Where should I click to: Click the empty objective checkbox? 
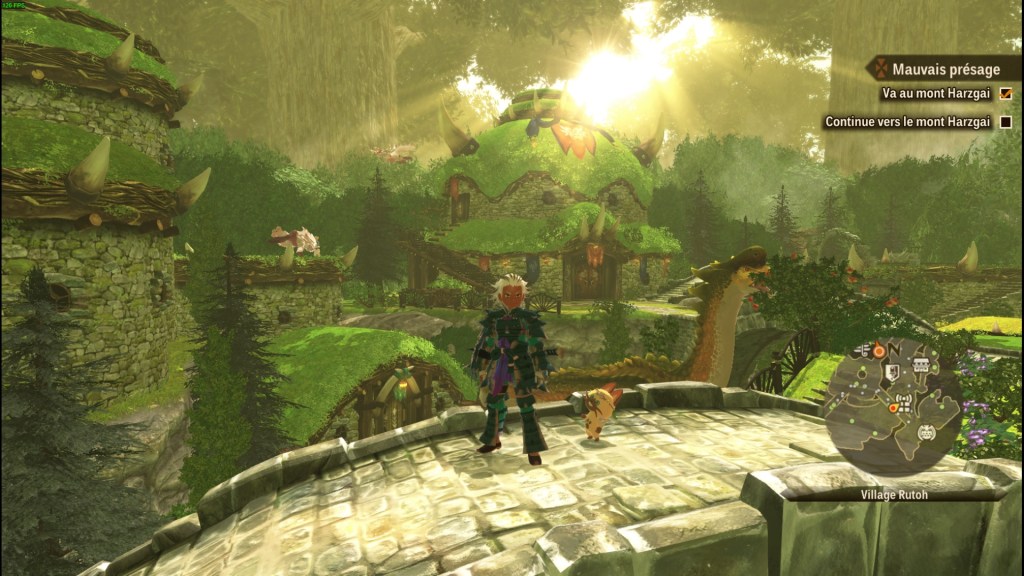tap(1005, 122)
